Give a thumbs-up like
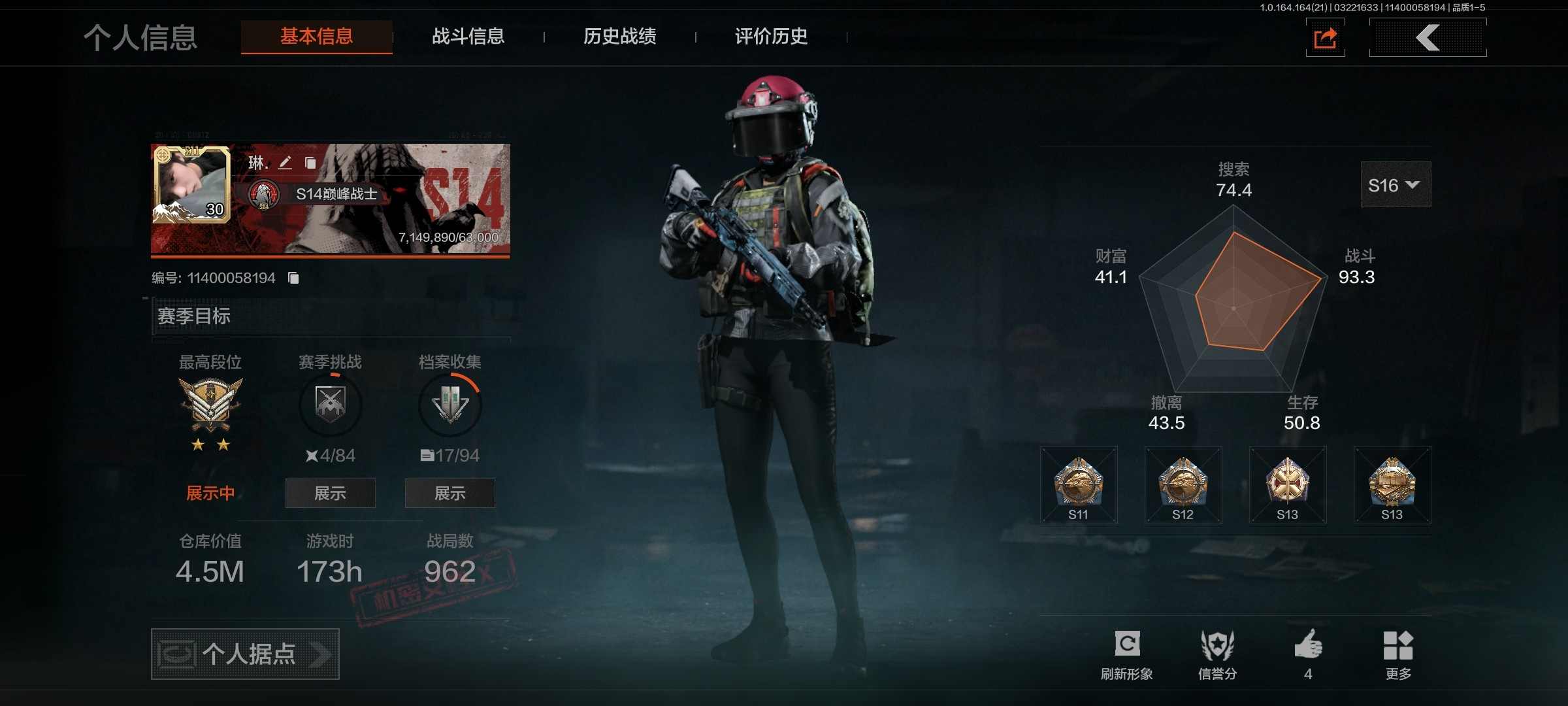Viewport: 1568px width, 706px height. (1308, 654)
